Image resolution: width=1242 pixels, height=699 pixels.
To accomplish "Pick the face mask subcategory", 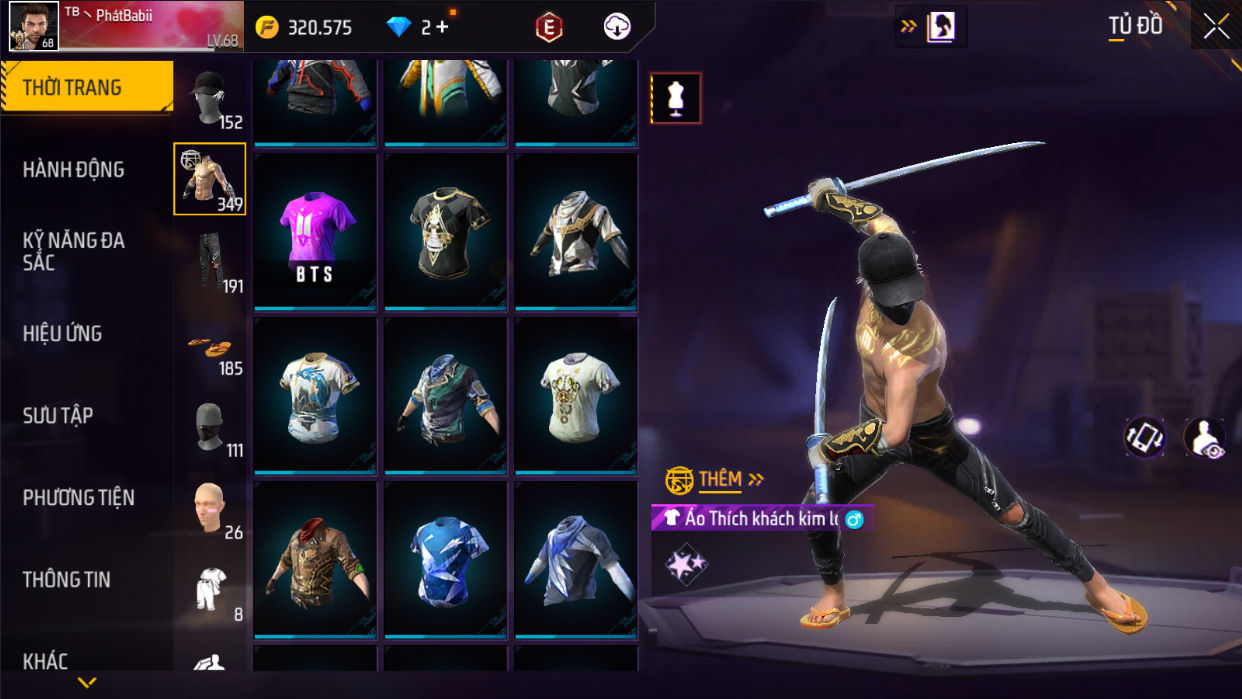I will pyautogui.click(x=209, y=428).
